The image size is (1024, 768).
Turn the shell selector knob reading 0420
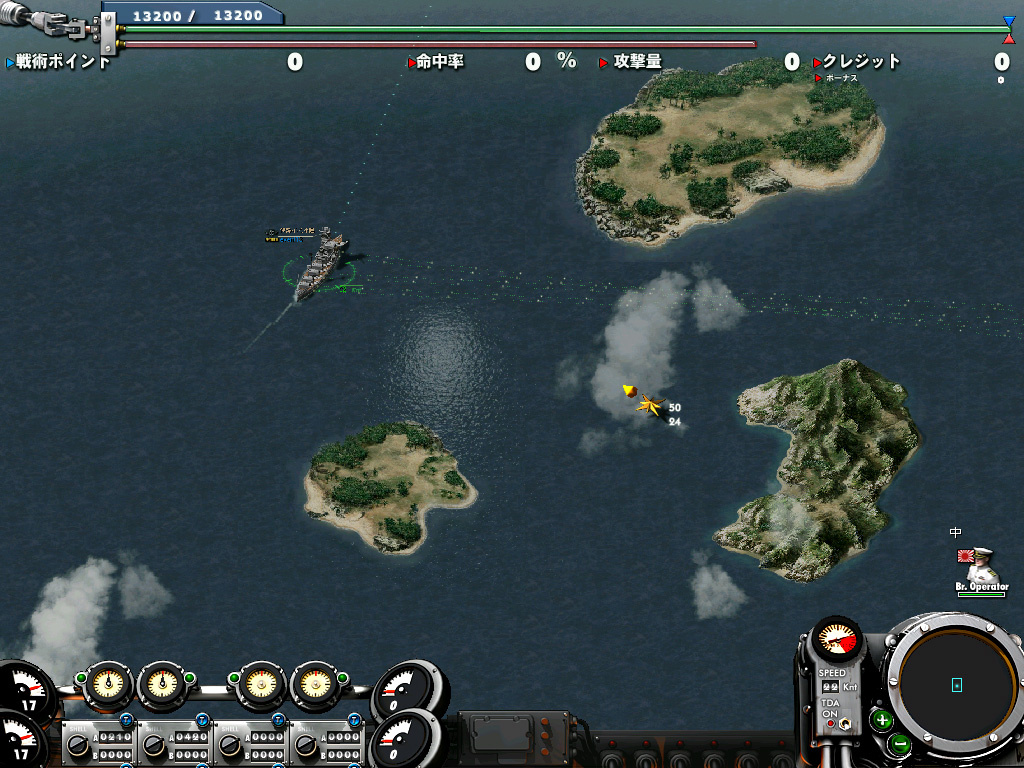point(155,745)
